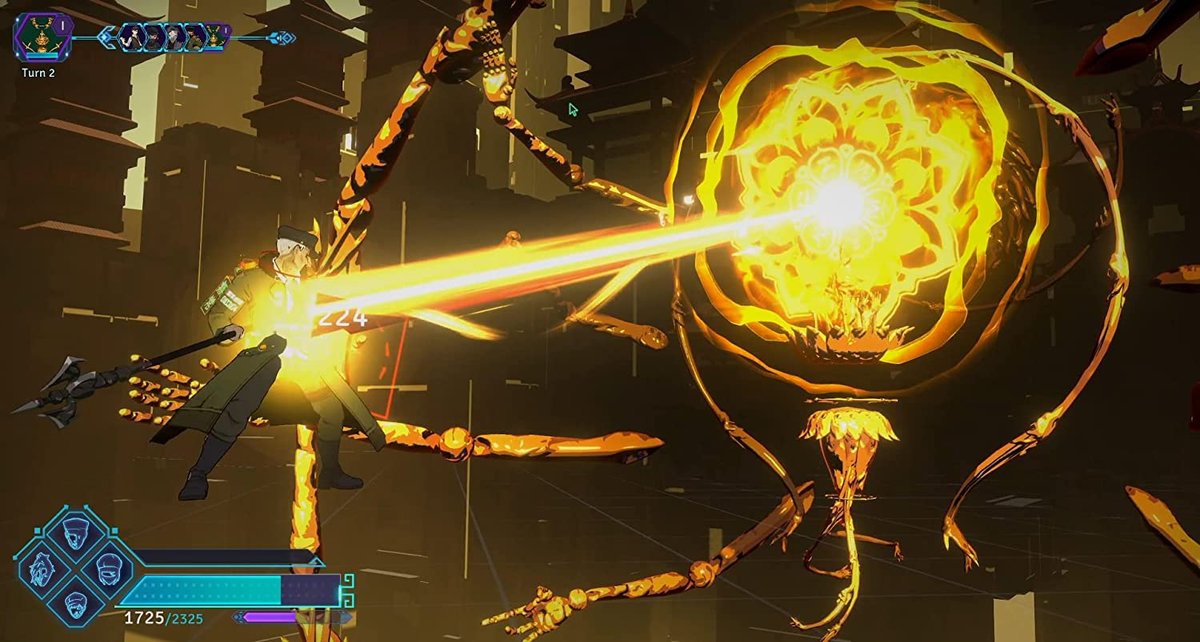Select the small golden enemy icon in turn timeline
The image size is (1200, 642).
217,38
